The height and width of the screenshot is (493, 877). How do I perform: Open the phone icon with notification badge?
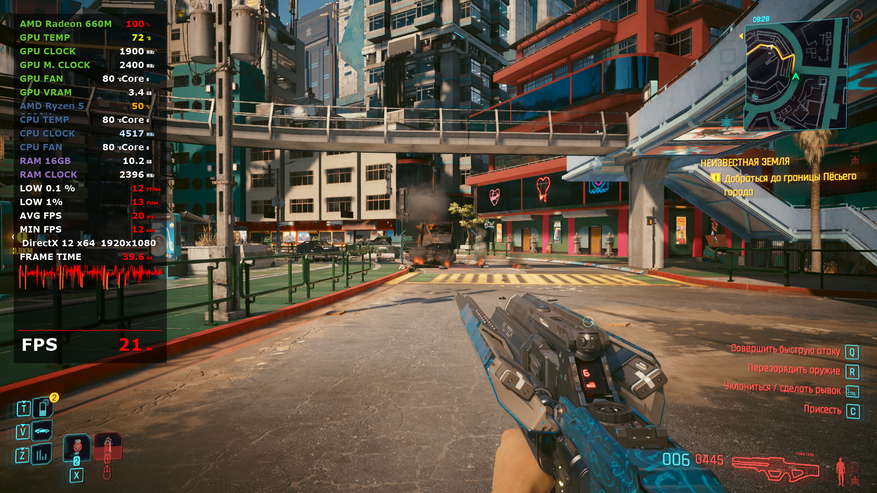(42, 408)
